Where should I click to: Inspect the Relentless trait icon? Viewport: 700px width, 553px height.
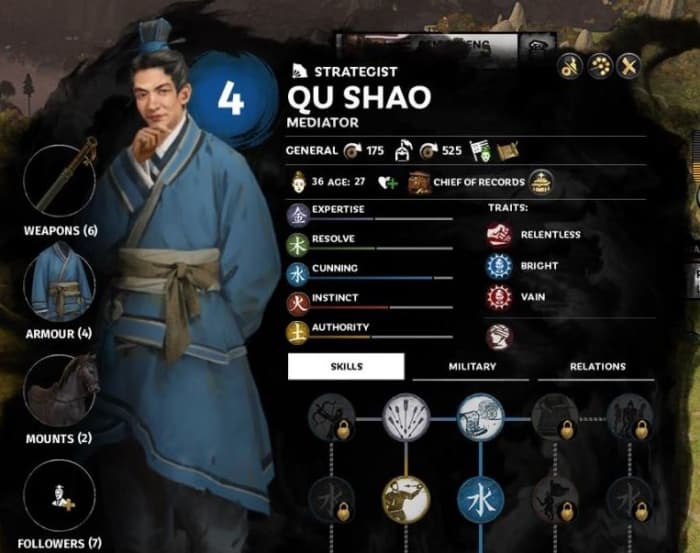(498, 235)
